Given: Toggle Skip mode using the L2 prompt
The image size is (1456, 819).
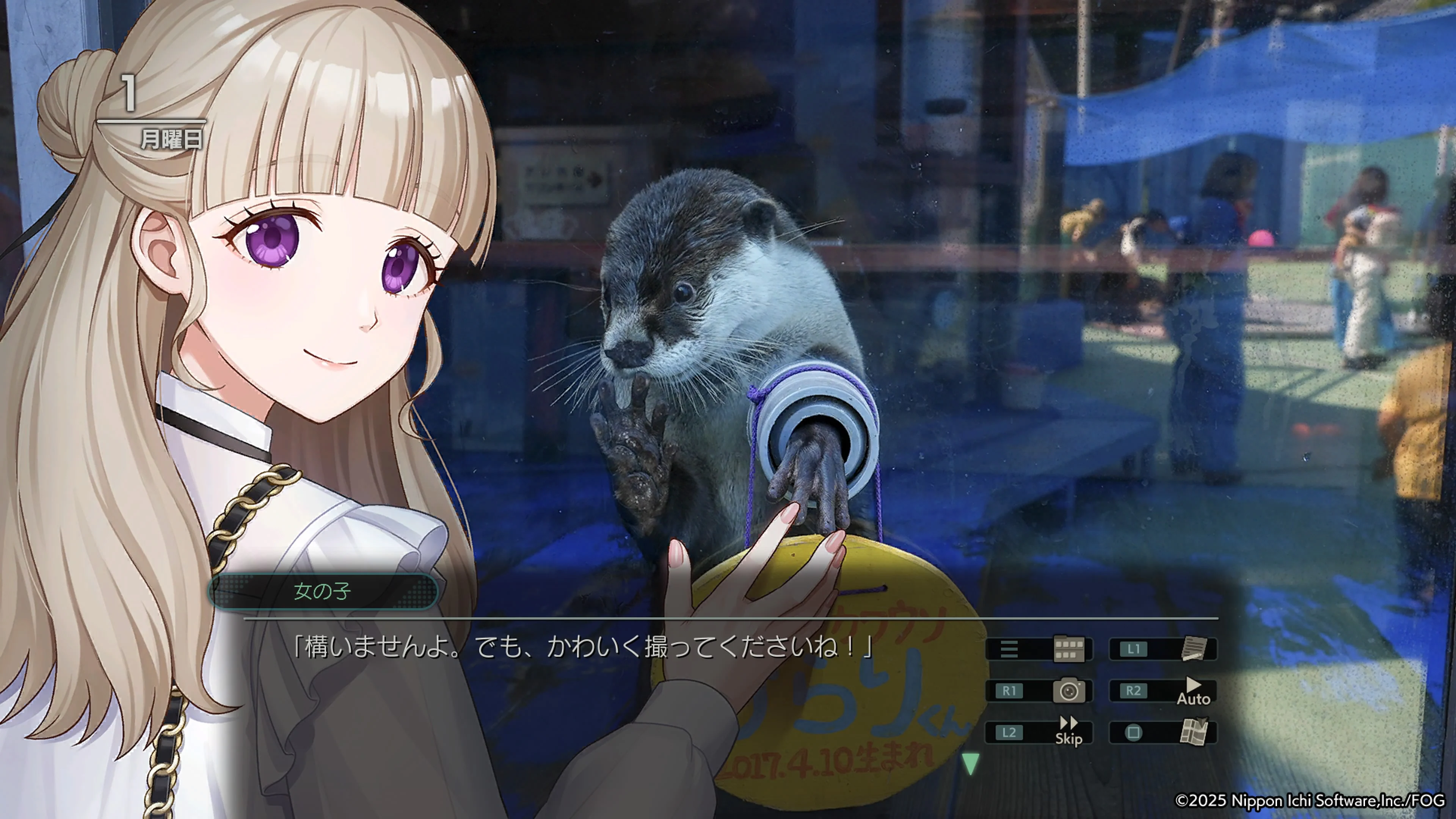Looking at the screenshot, I should point(1009,733).
